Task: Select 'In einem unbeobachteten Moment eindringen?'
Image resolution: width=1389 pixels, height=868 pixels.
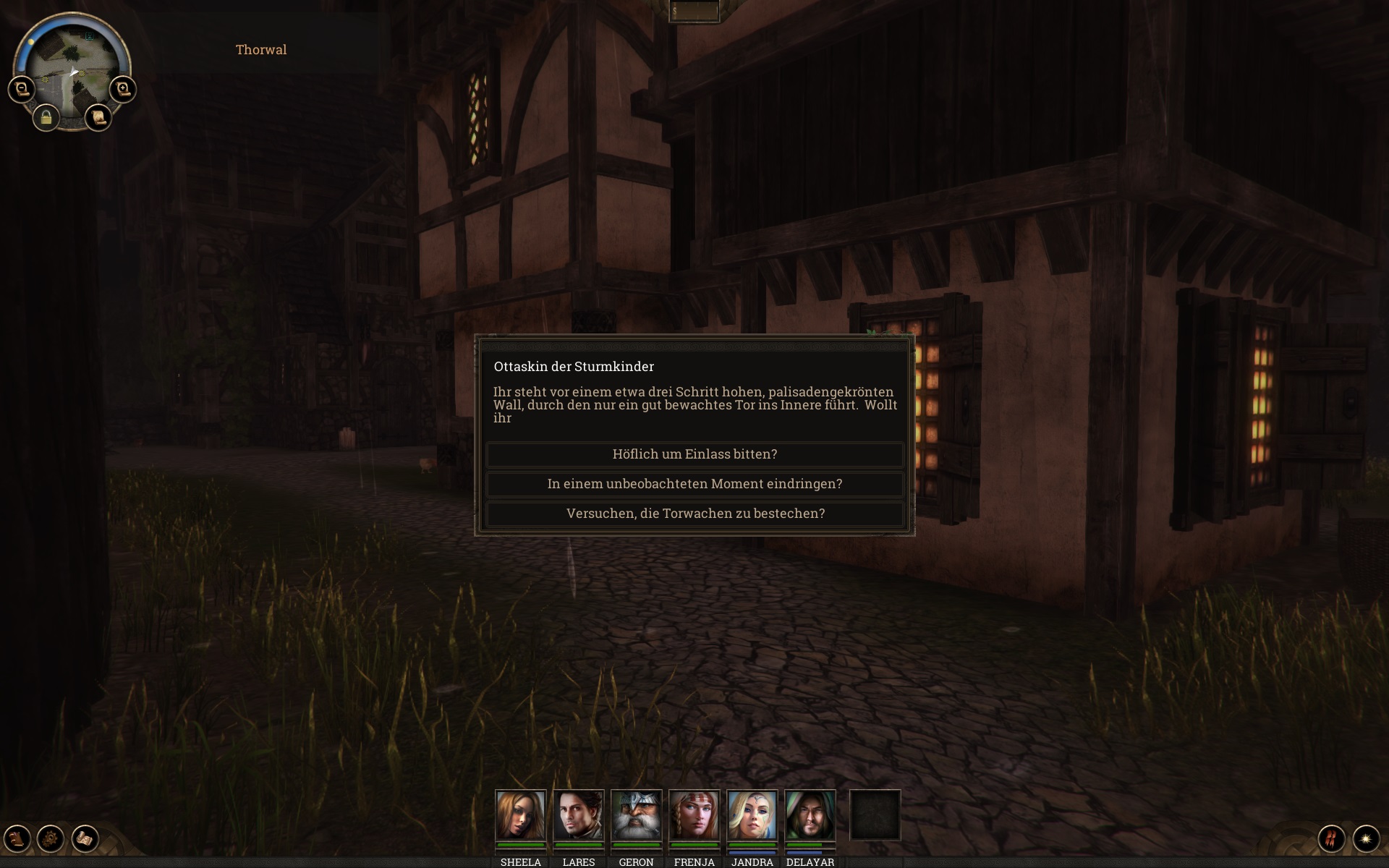Action: tap(694, 484)
